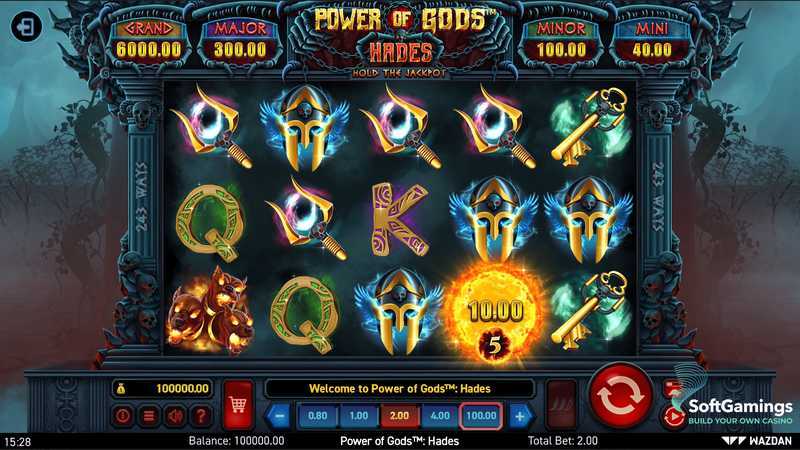Toggle sound with the speaker icon

pyautogui.click(x=175, y=415)
